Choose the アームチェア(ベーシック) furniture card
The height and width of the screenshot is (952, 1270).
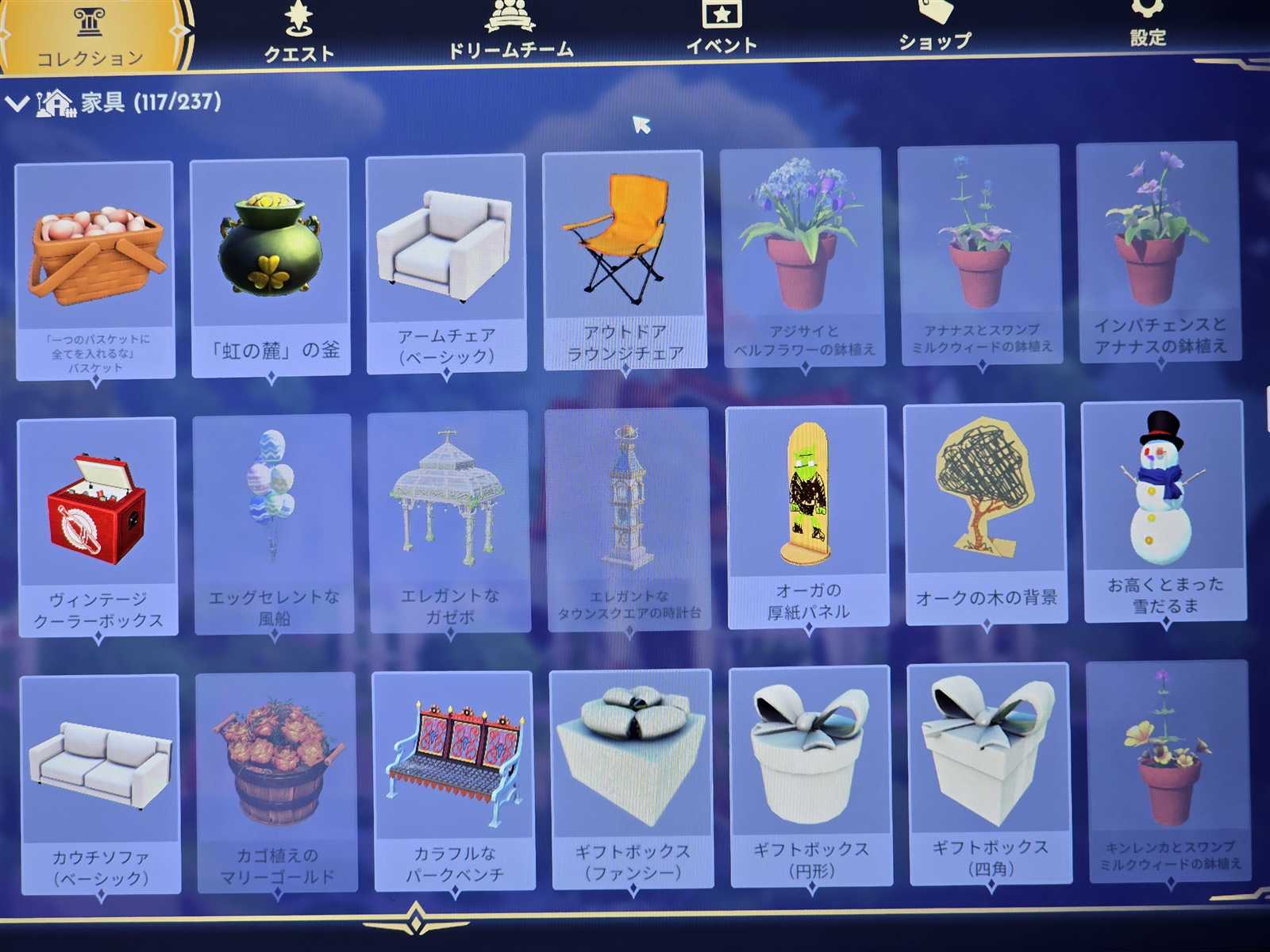[445, 262]
